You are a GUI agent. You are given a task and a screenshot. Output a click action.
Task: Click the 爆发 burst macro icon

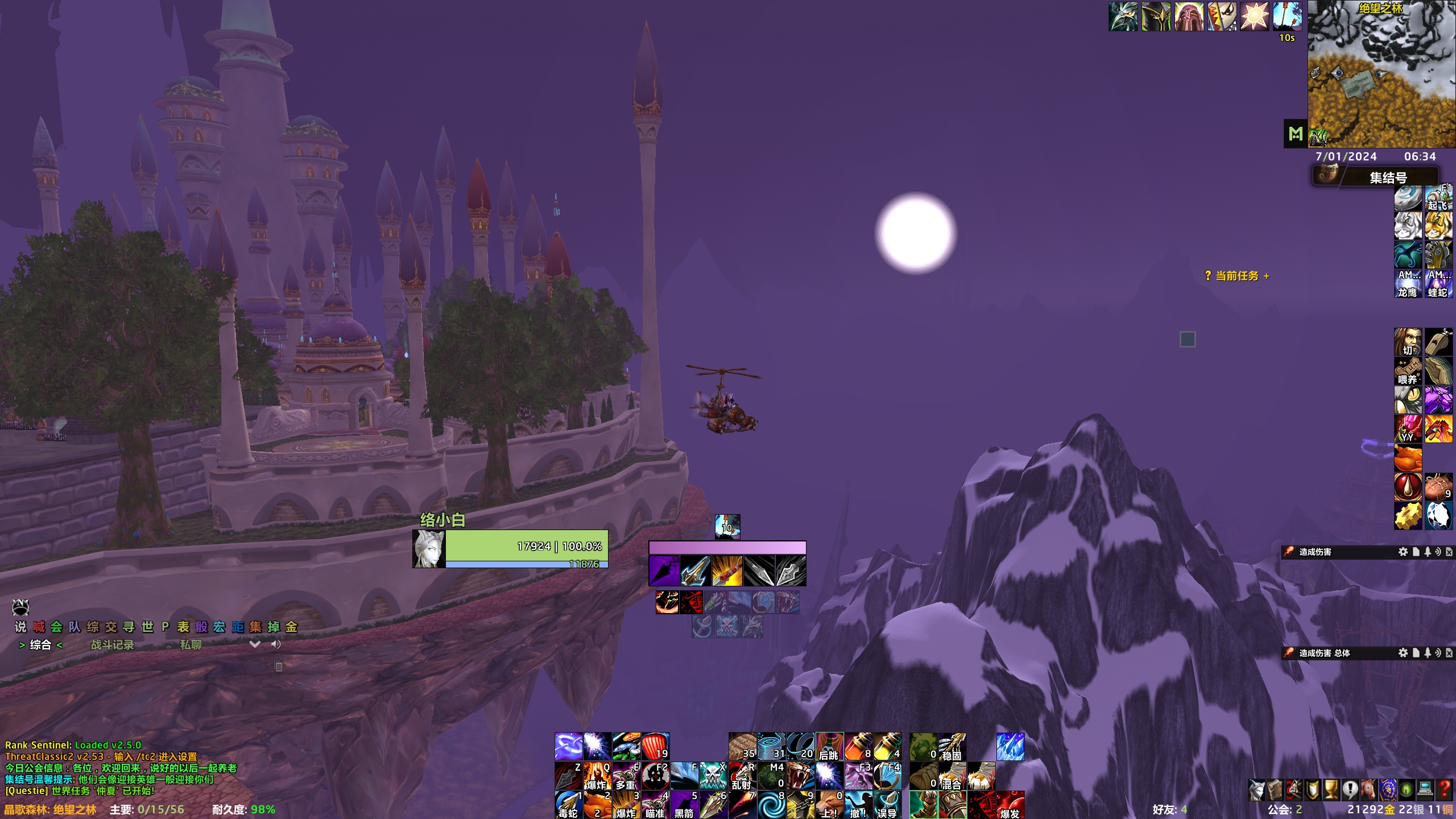tap(1010, 805)
